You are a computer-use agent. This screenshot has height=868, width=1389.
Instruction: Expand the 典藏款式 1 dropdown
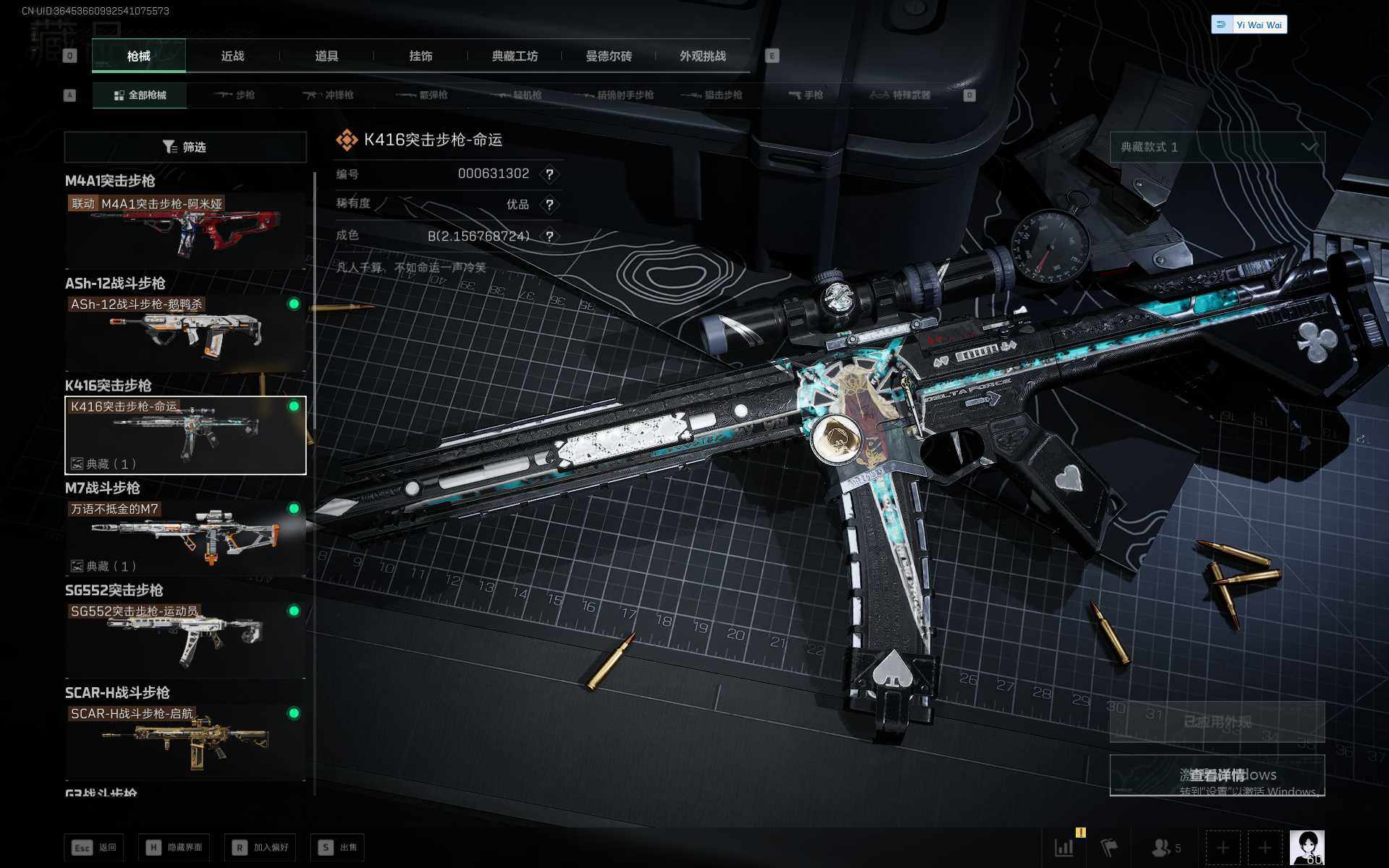point(1218,148)
